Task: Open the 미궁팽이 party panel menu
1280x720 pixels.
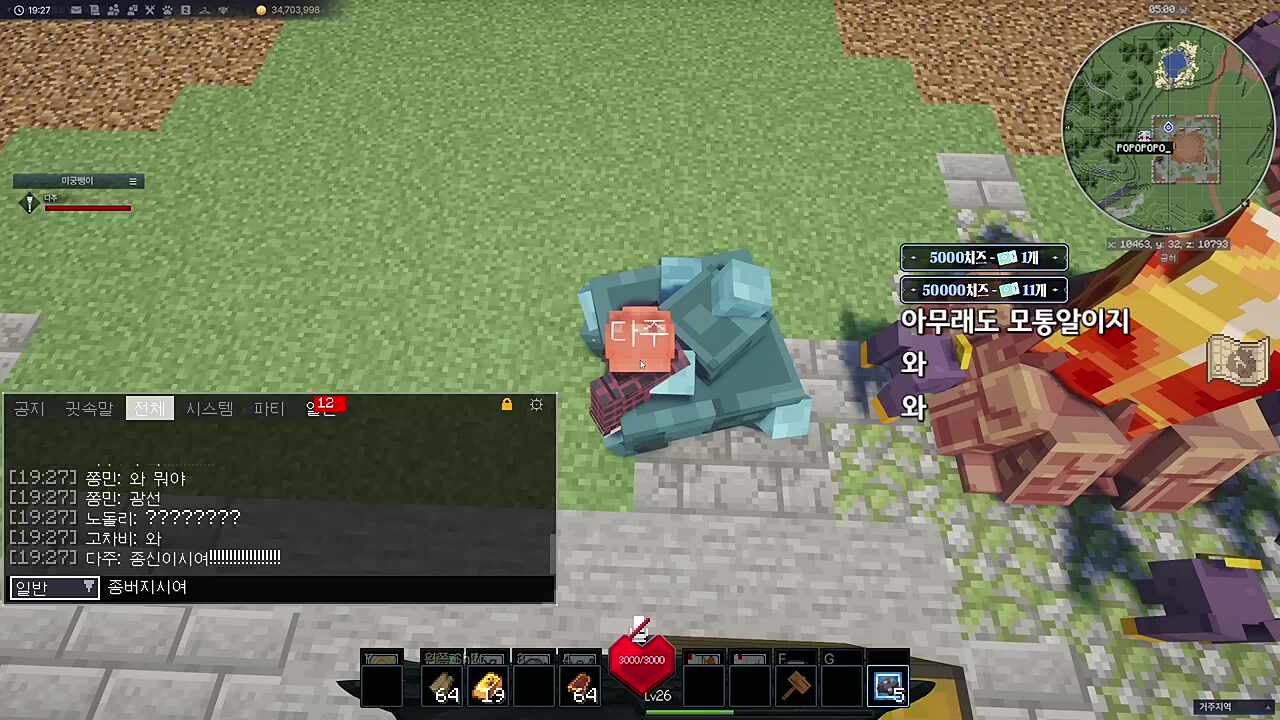Action: point(132,181)
